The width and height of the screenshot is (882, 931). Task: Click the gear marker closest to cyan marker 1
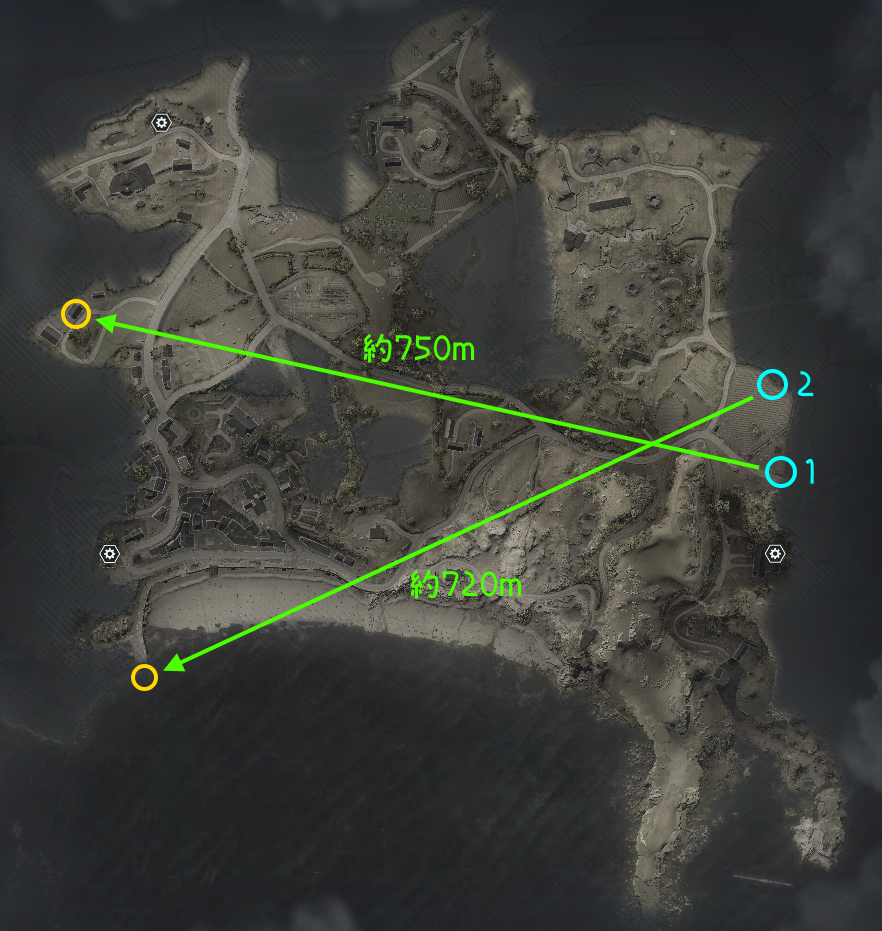click(x=776, y=553)
